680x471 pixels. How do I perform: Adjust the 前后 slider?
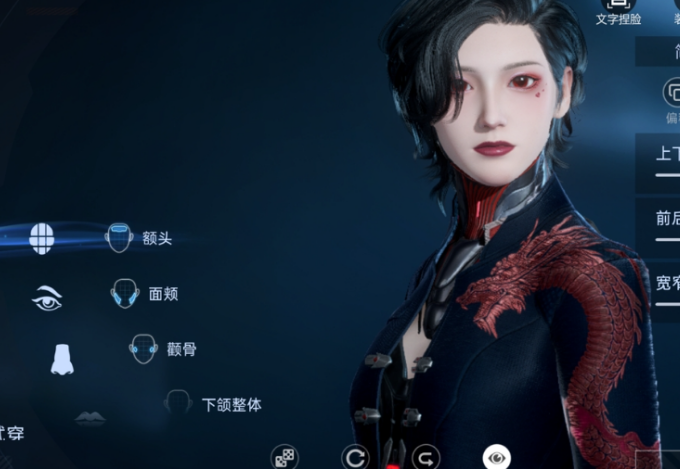point(667,239)
